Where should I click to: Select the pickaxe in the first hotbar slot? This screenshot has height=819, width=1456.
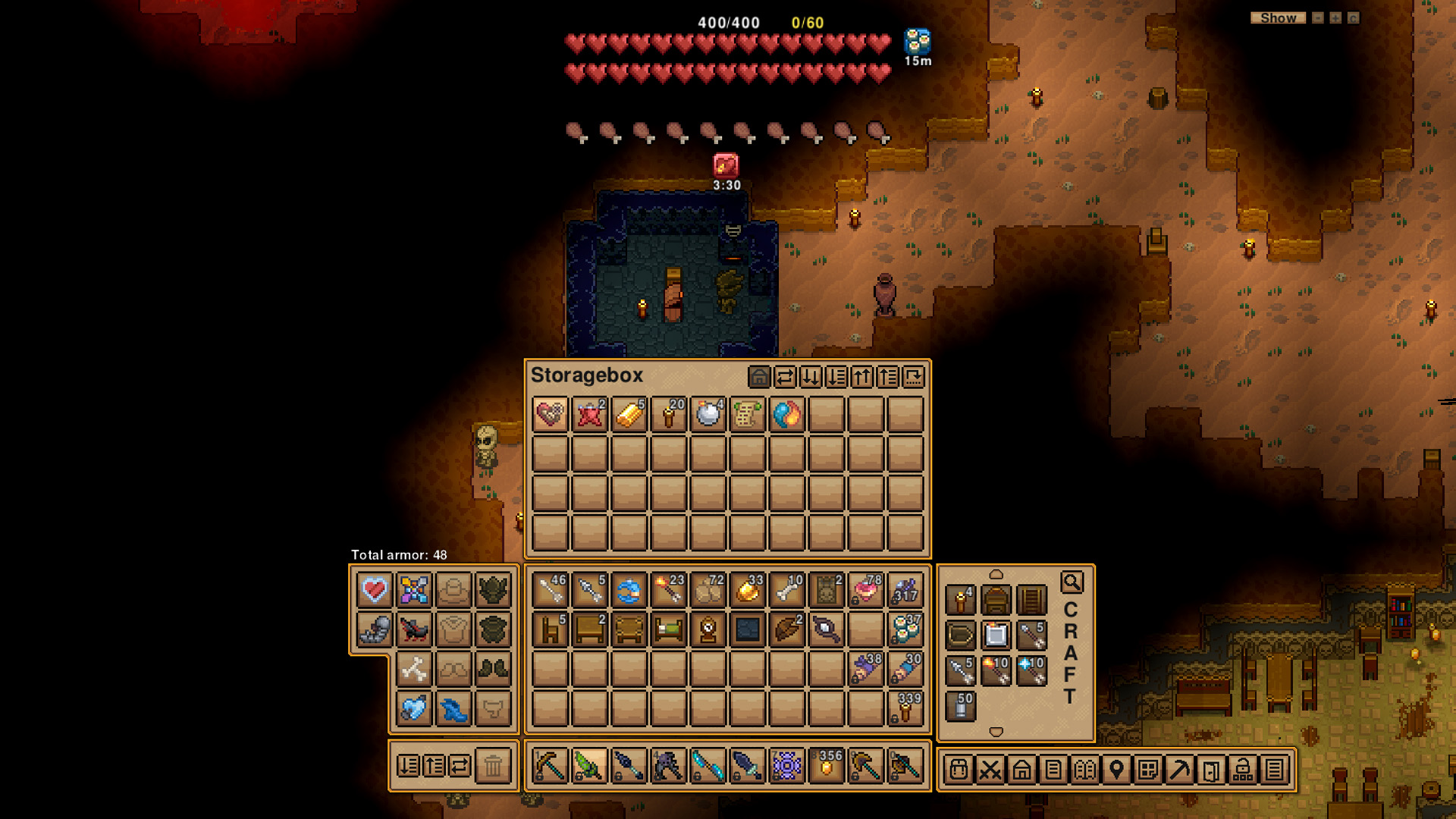point(550,766)
